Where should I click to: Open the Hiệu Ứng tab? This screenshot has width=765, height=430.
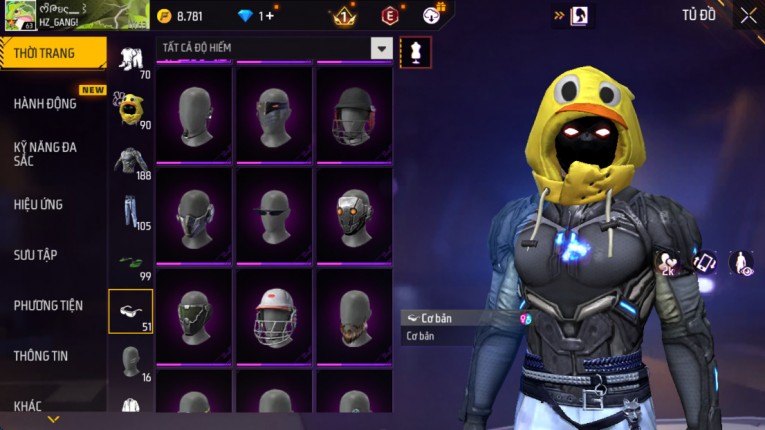click(38, 205)
